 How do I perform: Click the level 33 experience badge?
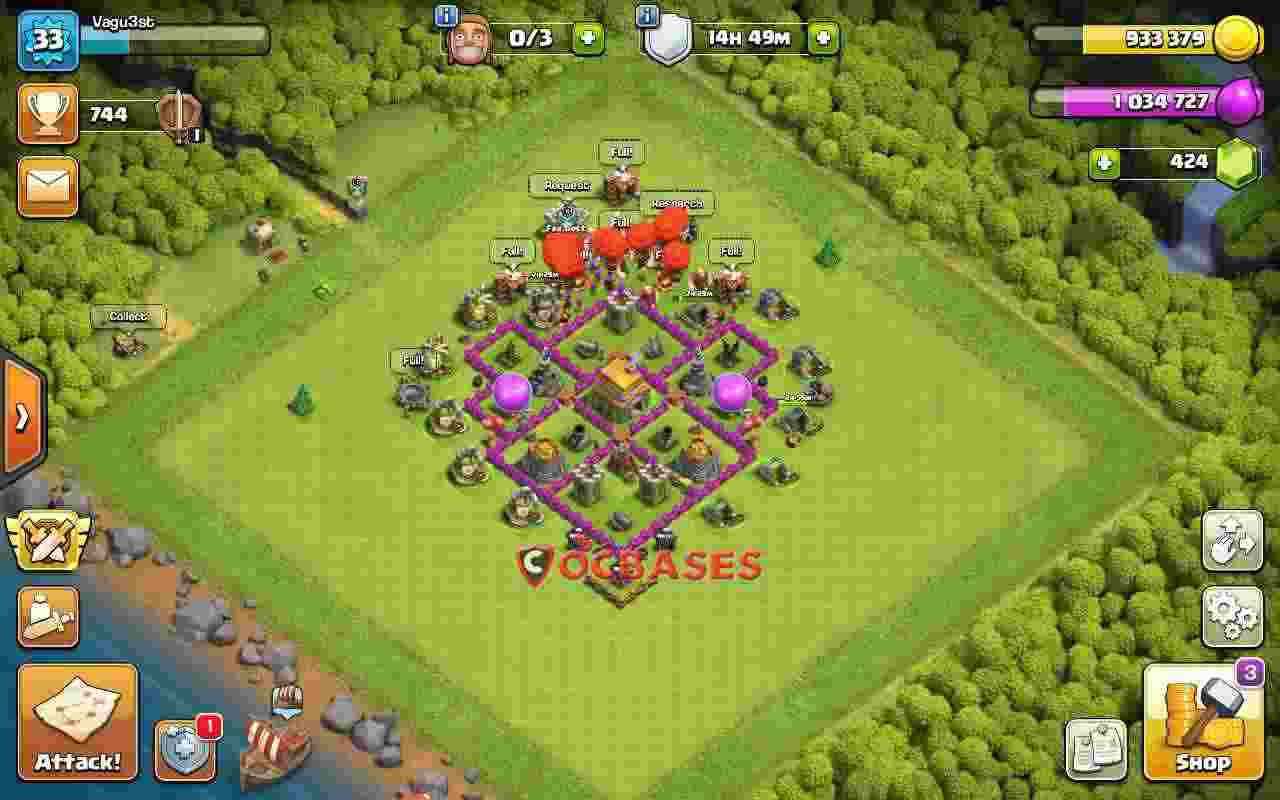47,40
